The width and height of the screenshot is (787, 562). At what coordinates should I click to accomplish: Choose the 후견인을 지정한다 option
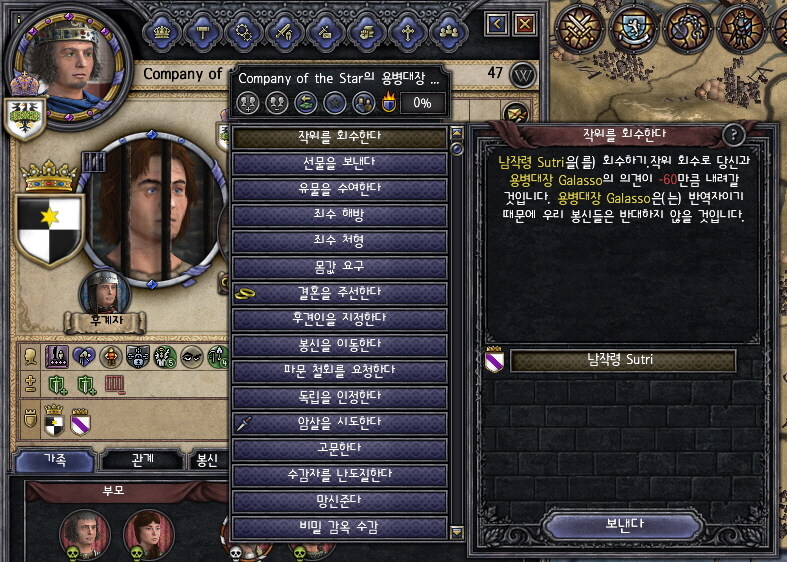pos(339,319)
